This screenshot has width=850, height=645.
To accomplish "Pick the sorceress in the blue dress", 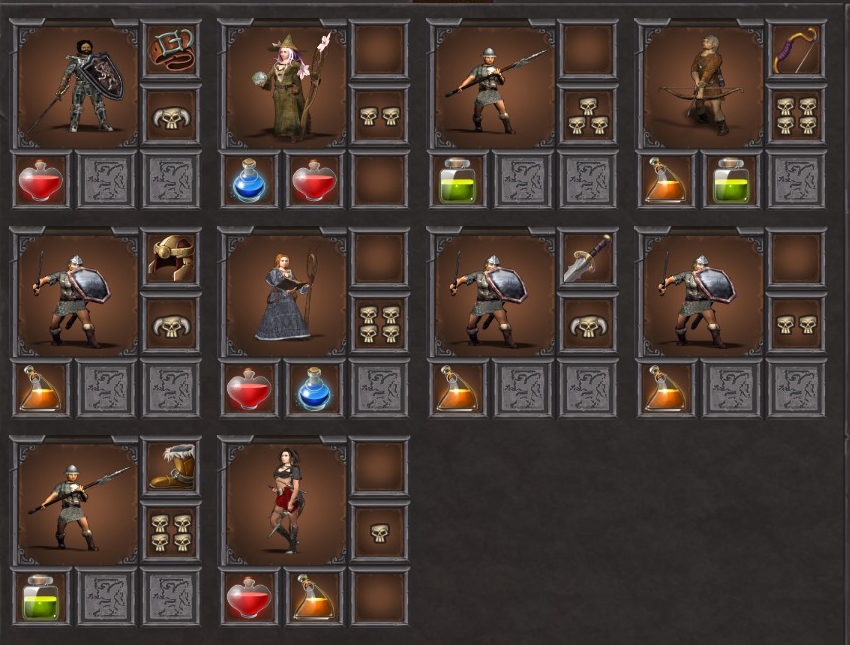I will coord(286,294).
